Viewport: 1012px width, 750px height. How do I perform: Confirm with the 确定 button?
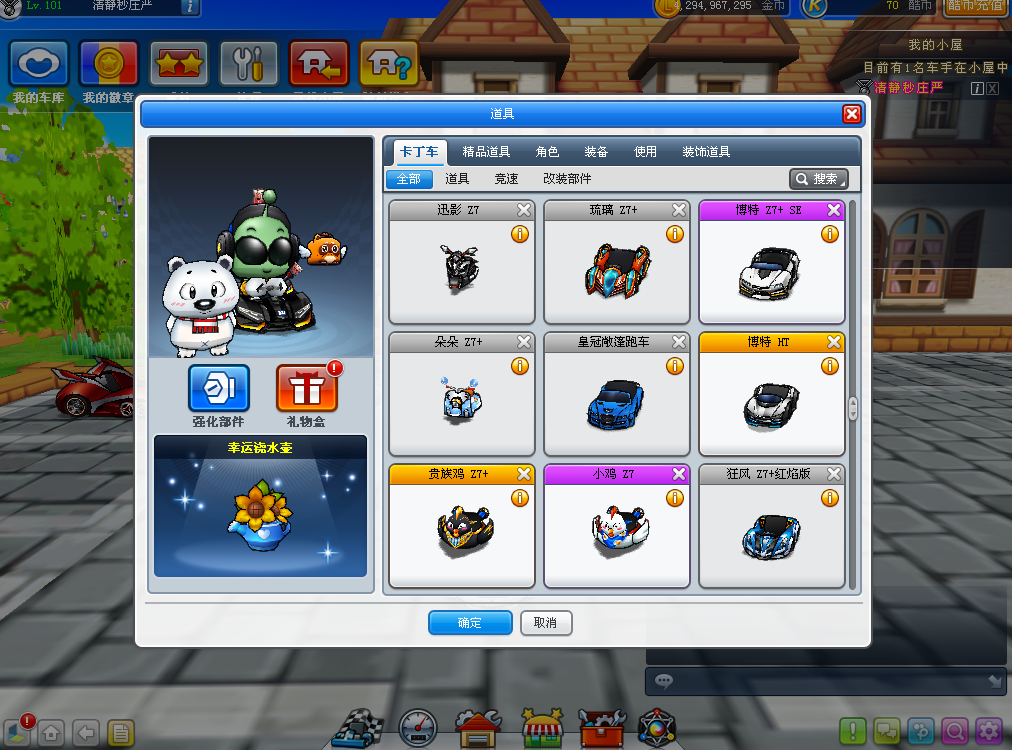(x=470, y=623)
